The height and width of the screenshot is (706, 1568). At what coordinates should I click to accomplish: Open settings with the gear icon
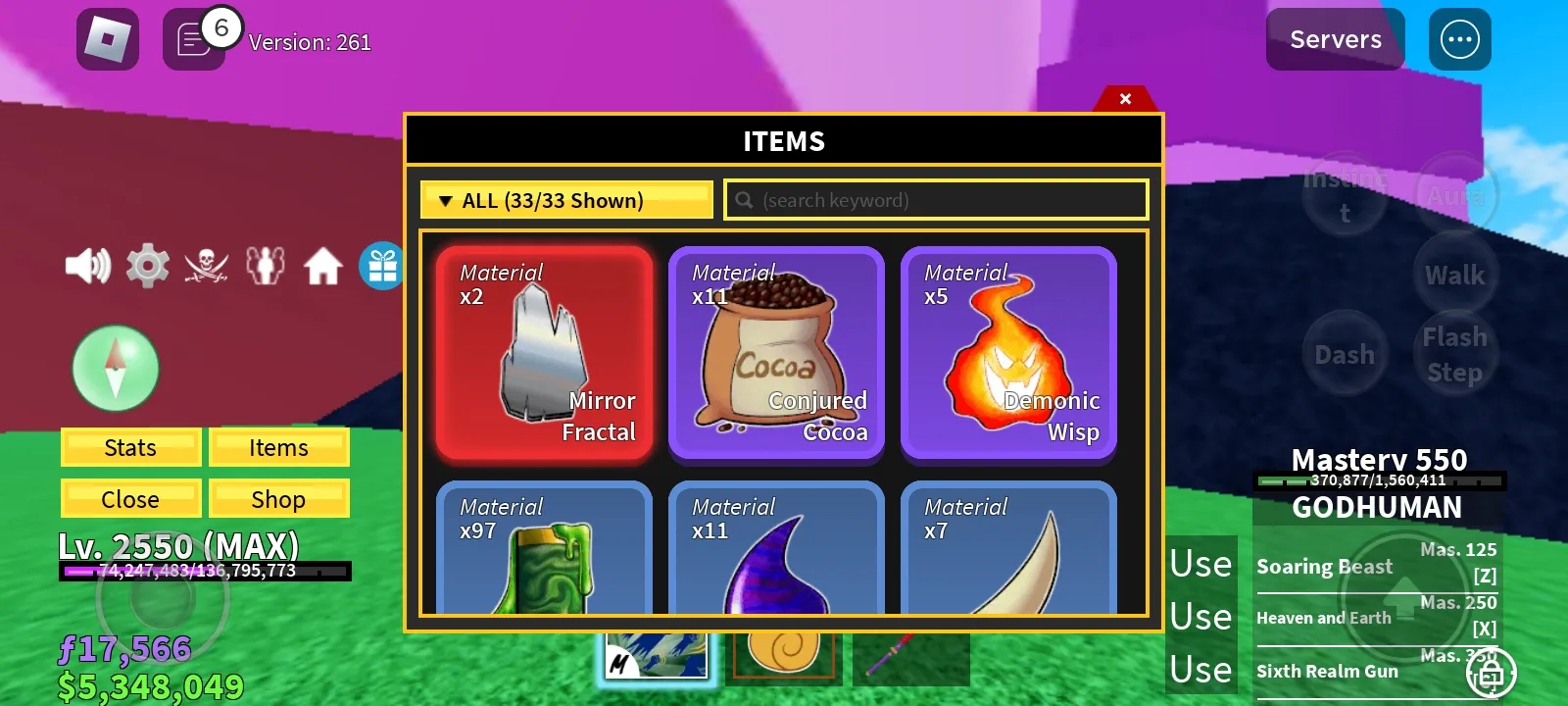[147, 265]
